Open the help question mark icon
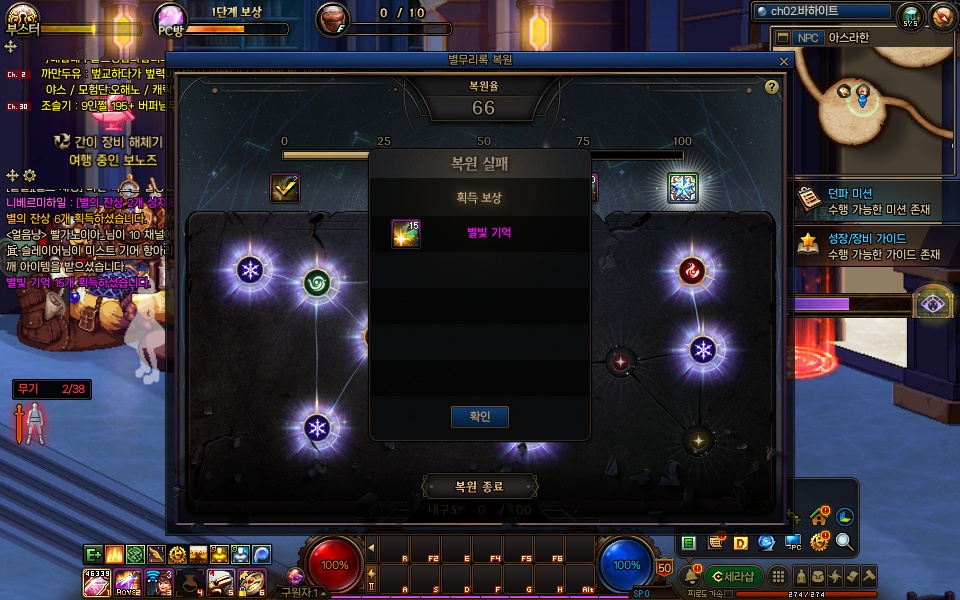The image size is (960, 600). tap(772, 87)
